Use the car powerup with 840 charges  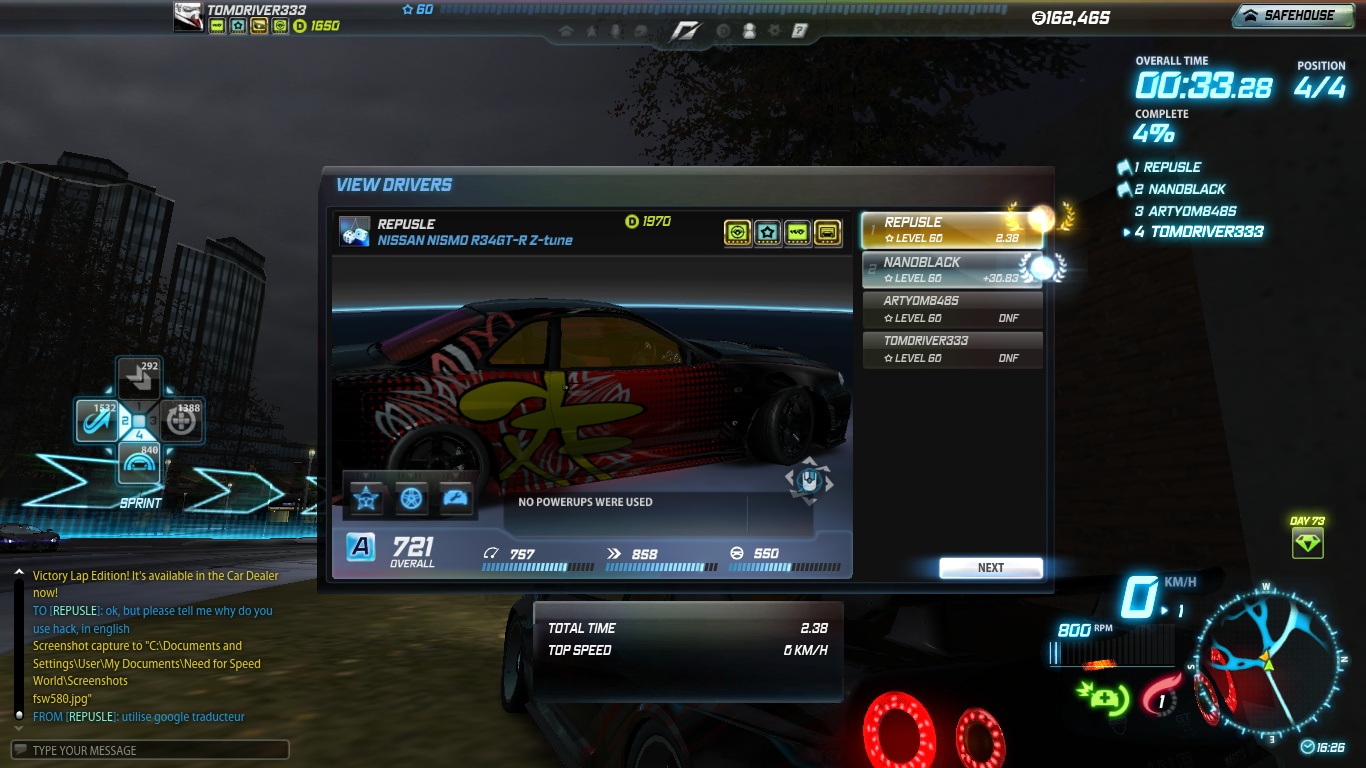pyautogui.click(x=139, y=463)
